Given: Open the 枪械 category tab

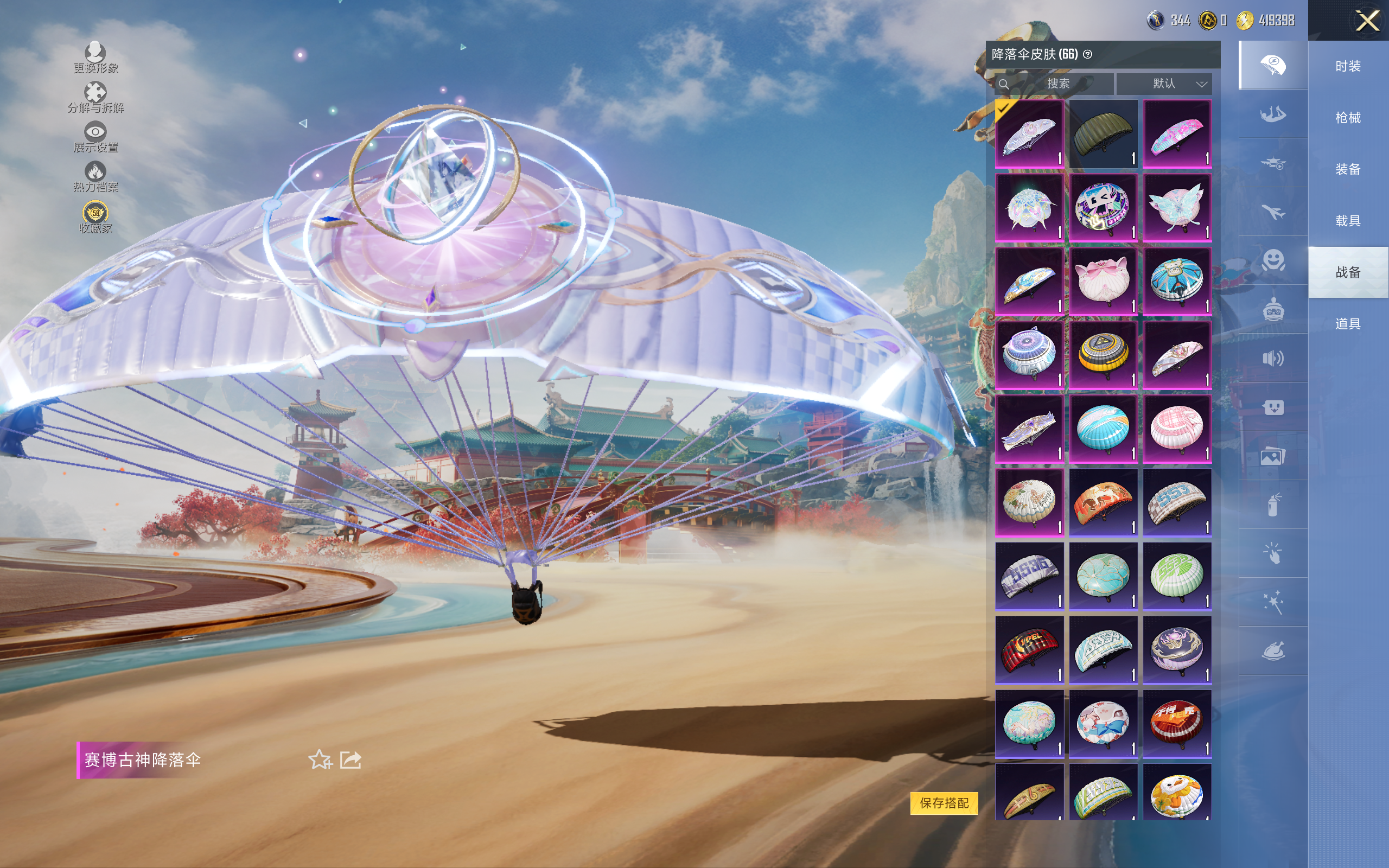Looking at the screenshot, I should tap(1348, 118).
